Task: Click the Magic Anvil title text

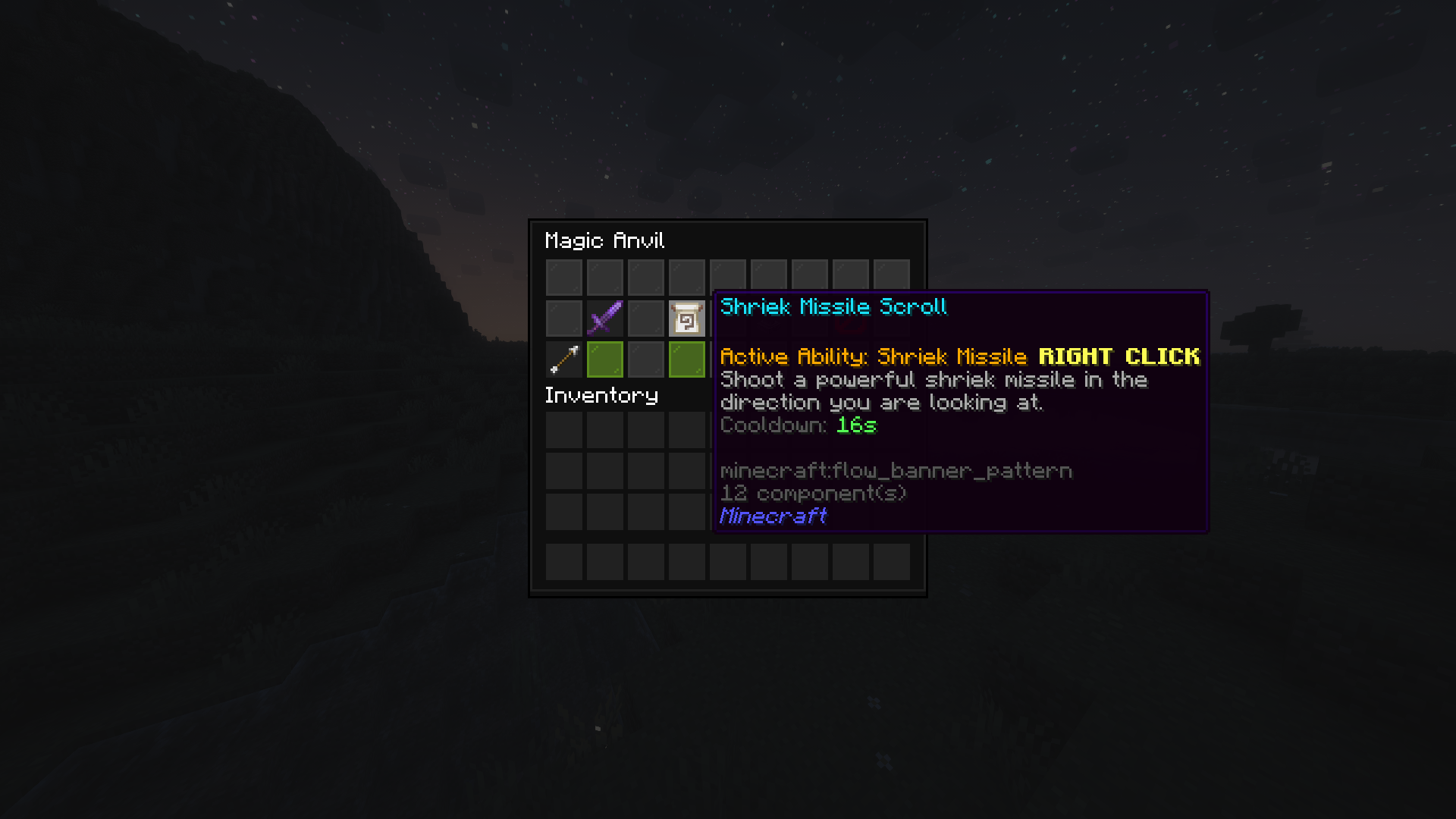Action: (x=604, y=240)
